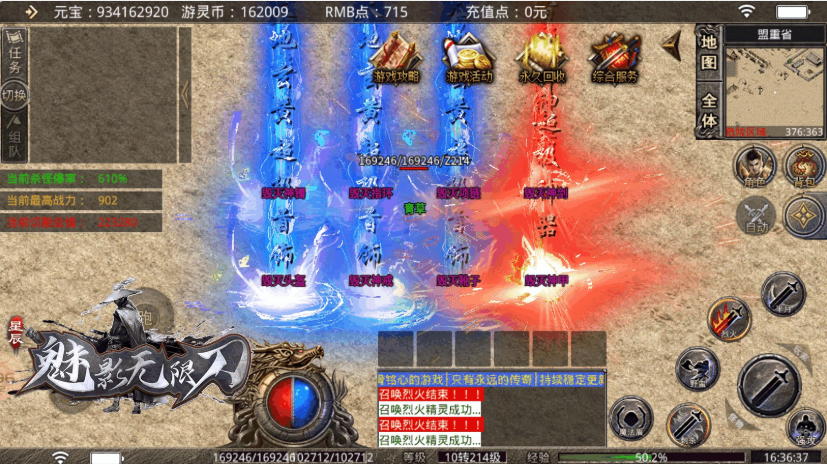
Task: Open the 游戏攻略 game guide icon
Action: coord(396,59)
